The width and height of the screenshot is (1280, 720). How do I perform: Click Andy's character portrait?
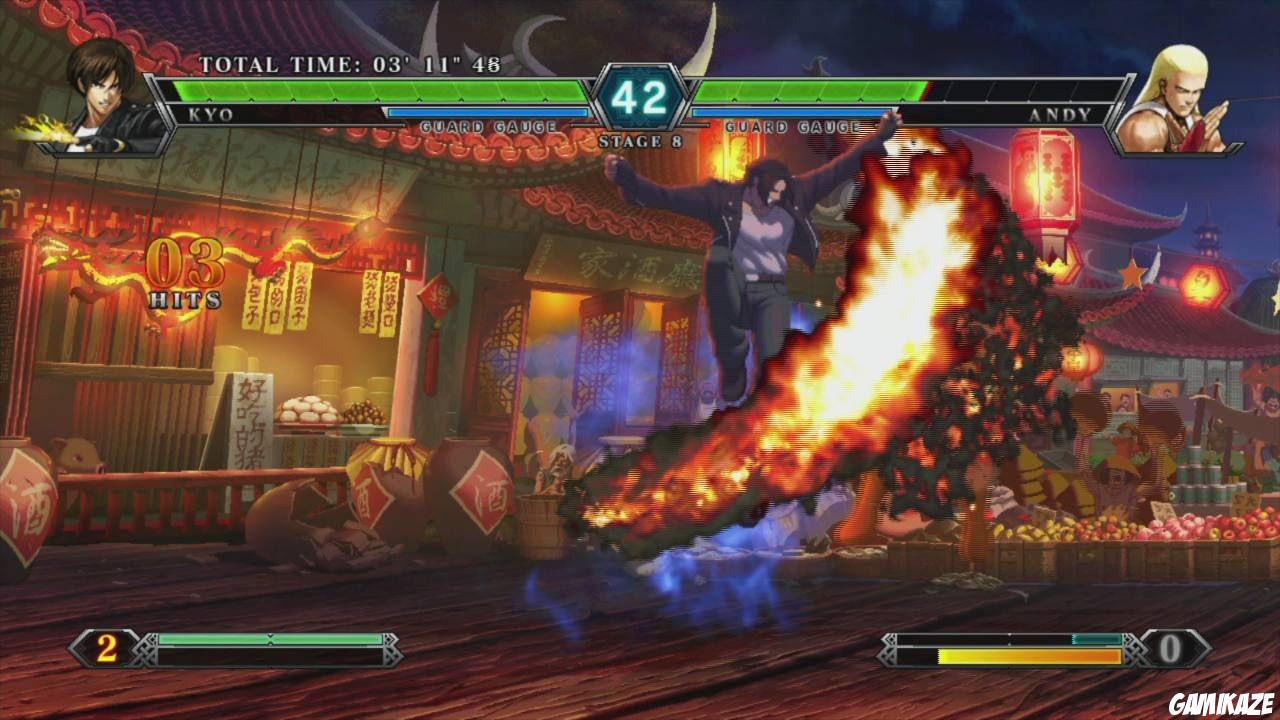click(x=1180, y=95)
